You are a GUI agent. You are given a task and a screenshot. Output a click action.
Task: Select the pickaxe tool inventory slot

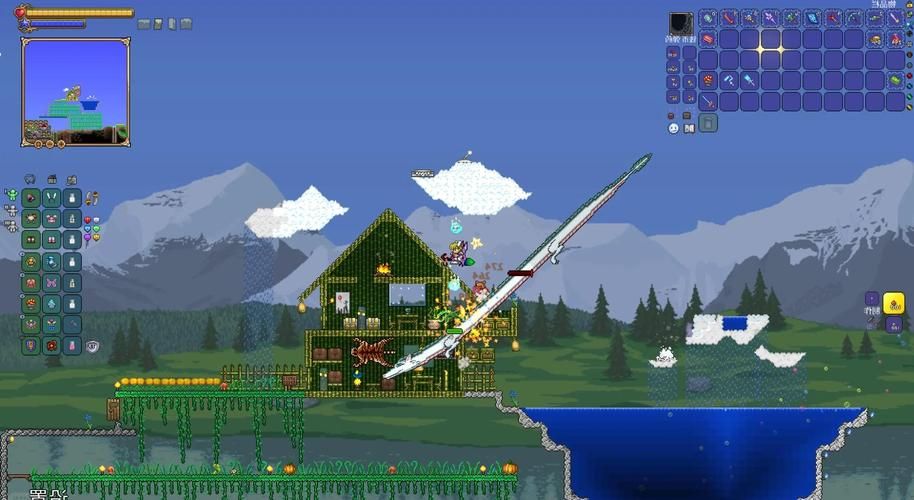point(729,80)
